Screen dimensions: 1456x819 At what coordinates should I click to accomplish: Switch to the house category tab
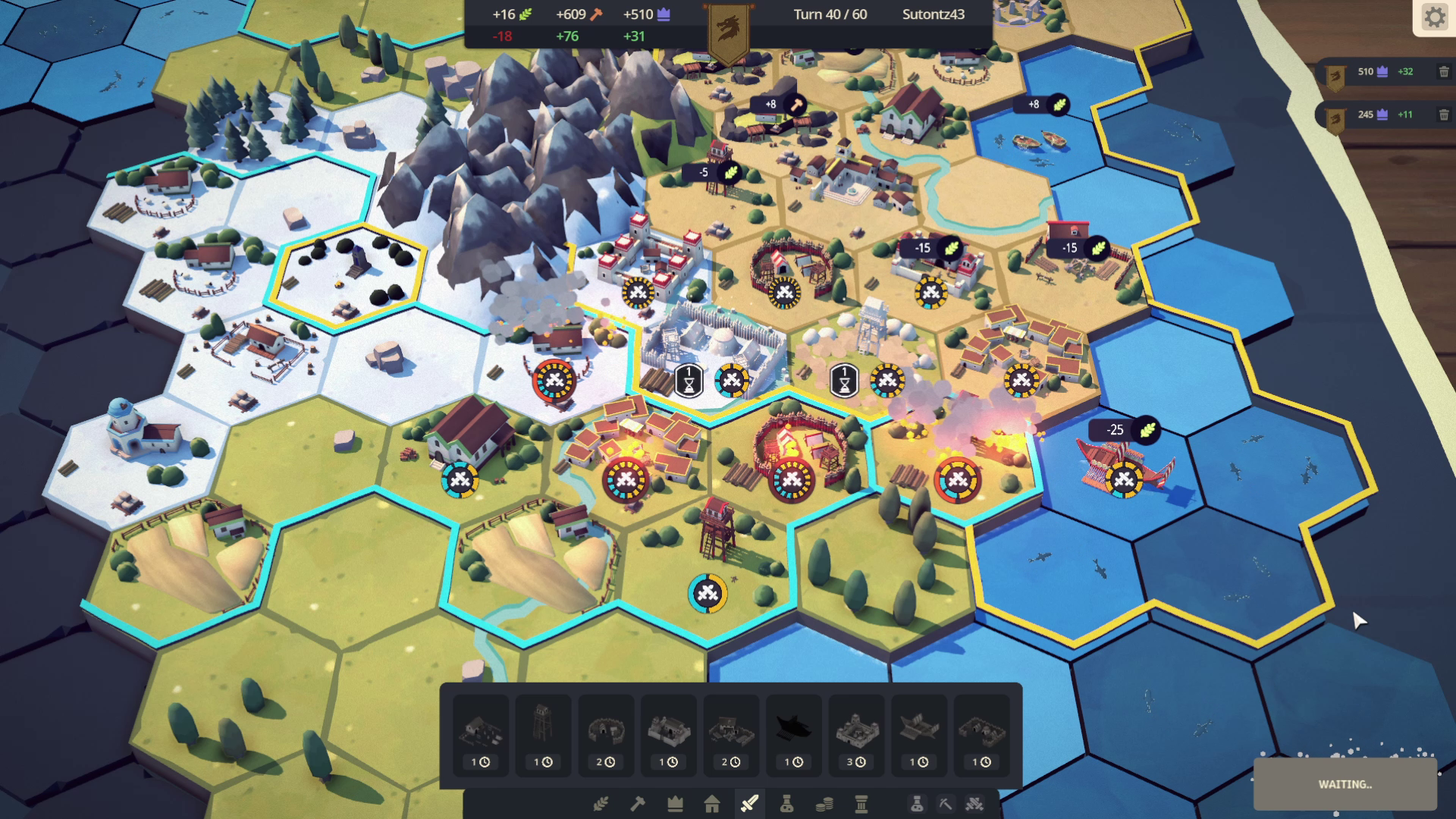pos(712,804)
